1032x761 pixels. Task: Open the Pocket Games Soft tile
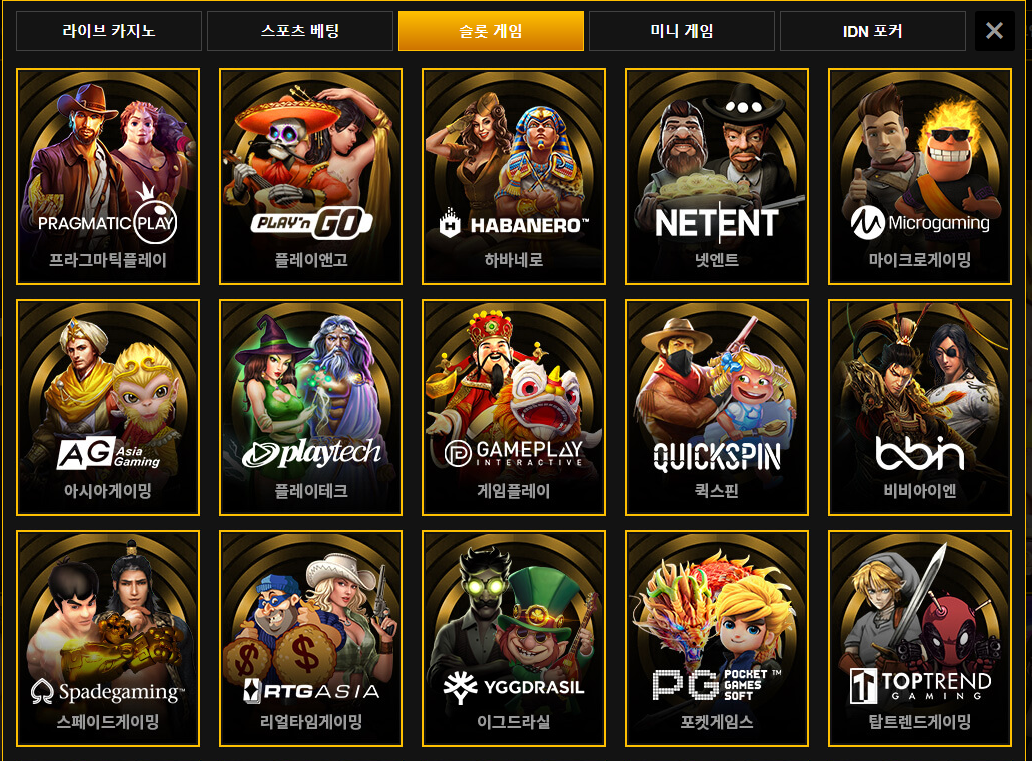[717, 638]
